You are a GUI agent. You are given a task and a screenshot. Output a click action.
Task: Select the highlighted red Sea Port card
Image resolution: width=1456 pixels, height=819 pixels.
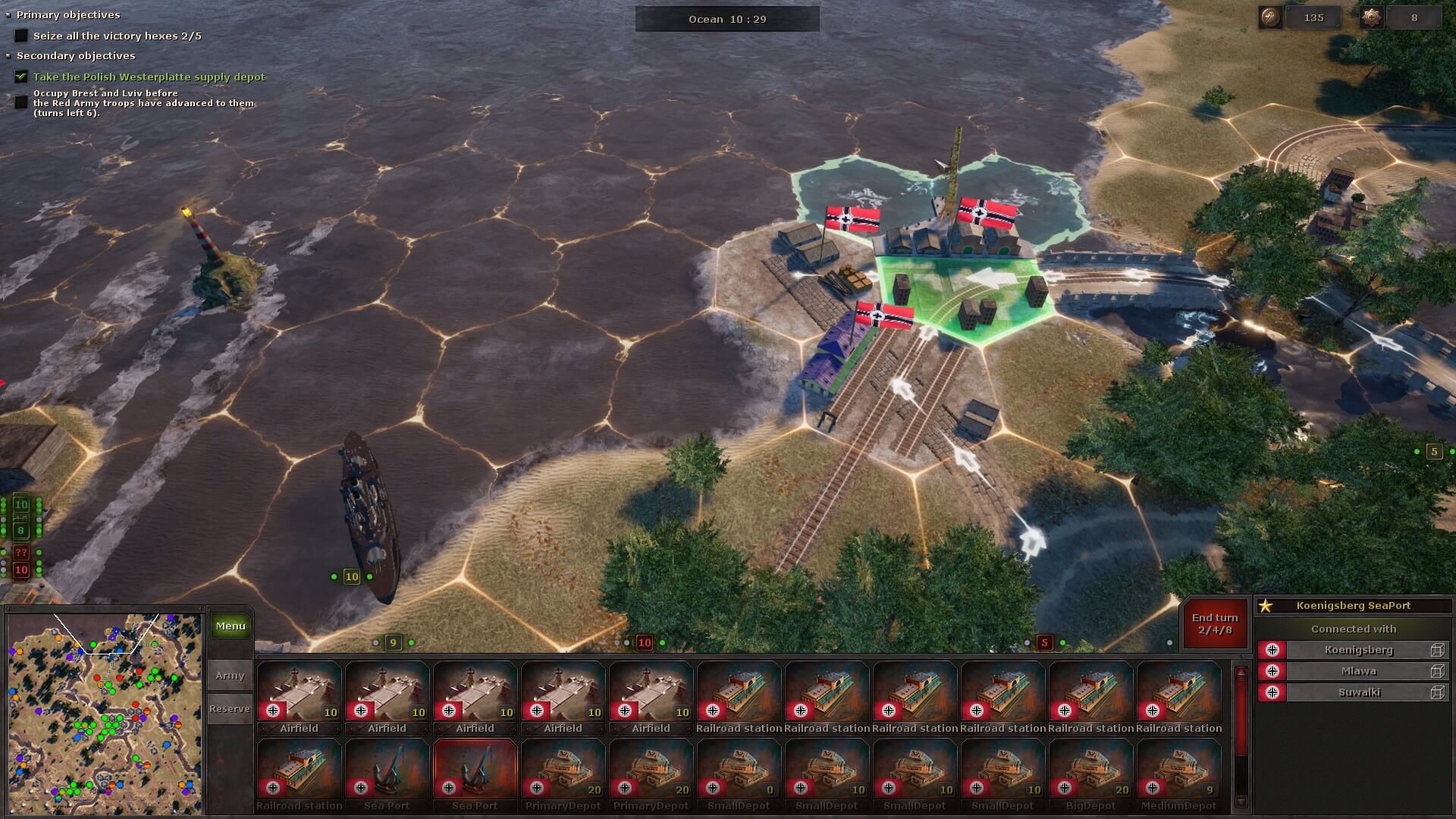click(x=475, y=775)
